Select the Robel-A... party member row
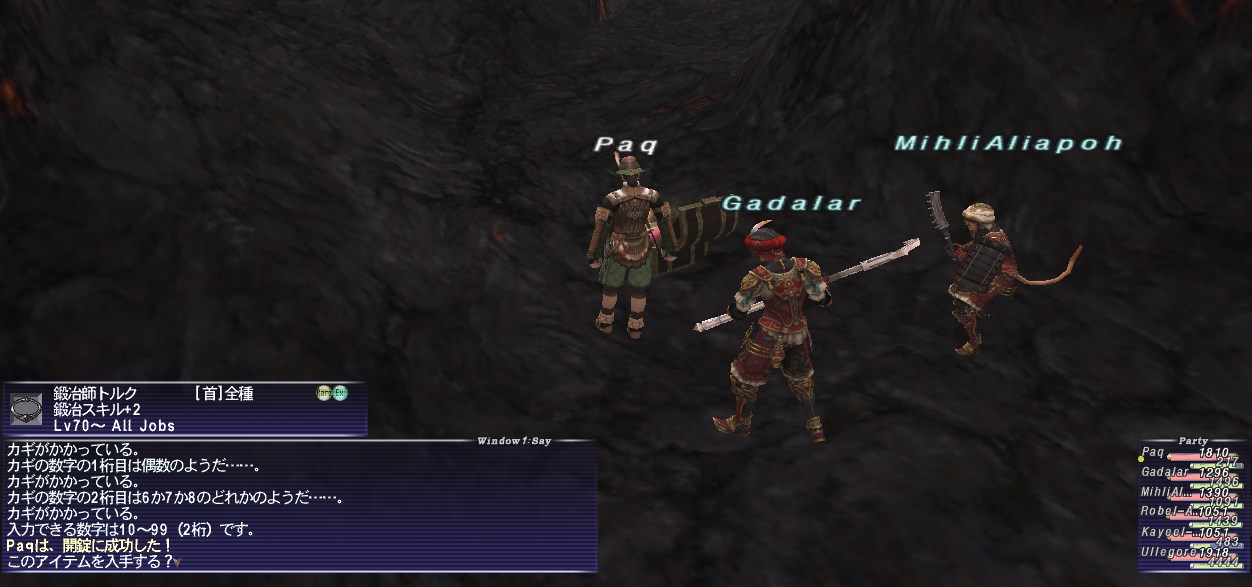 [x=1192, y=512]
